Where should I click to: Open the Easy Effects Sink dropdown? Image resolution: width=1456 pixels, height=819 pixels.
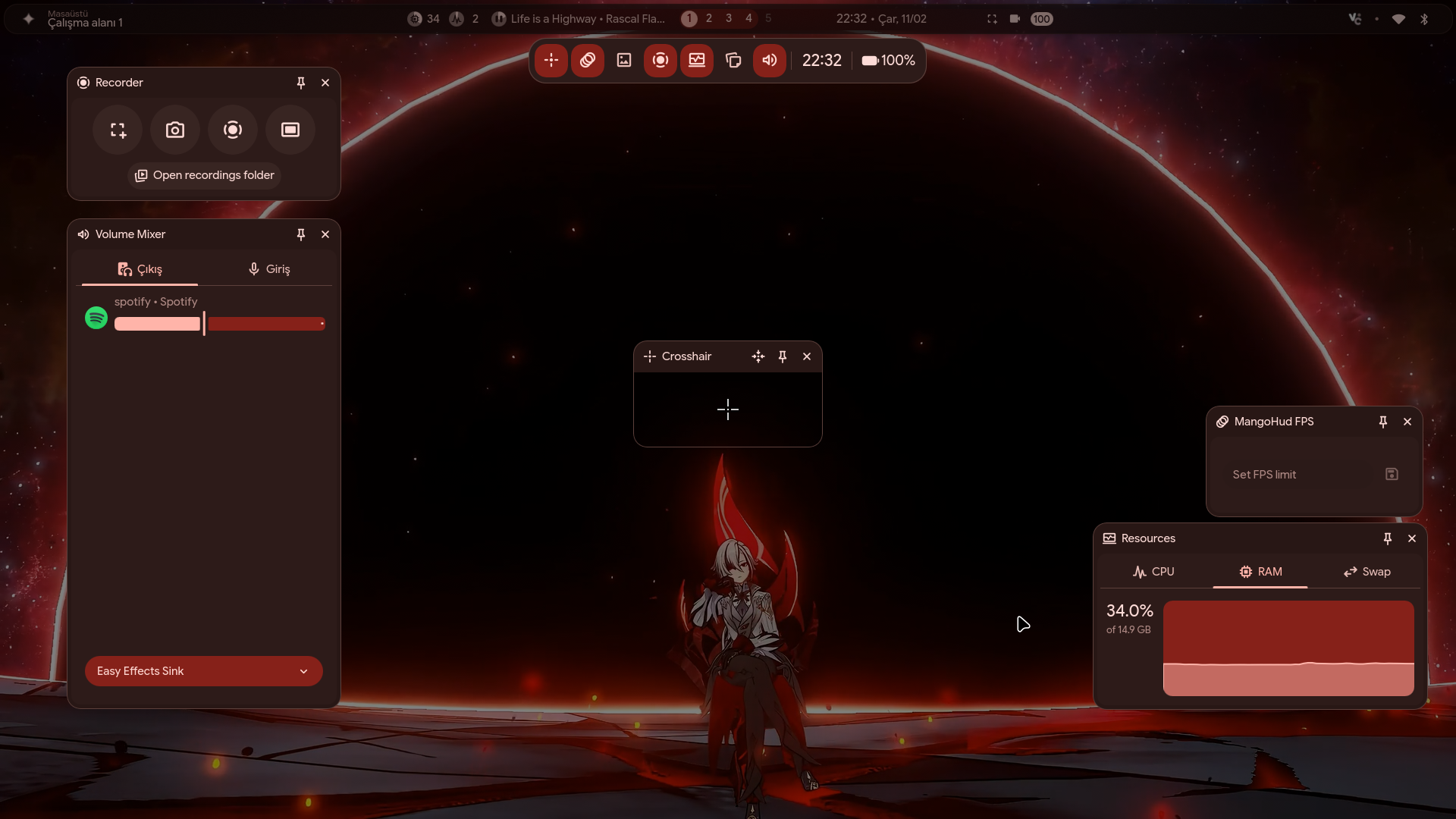[203, 671]
